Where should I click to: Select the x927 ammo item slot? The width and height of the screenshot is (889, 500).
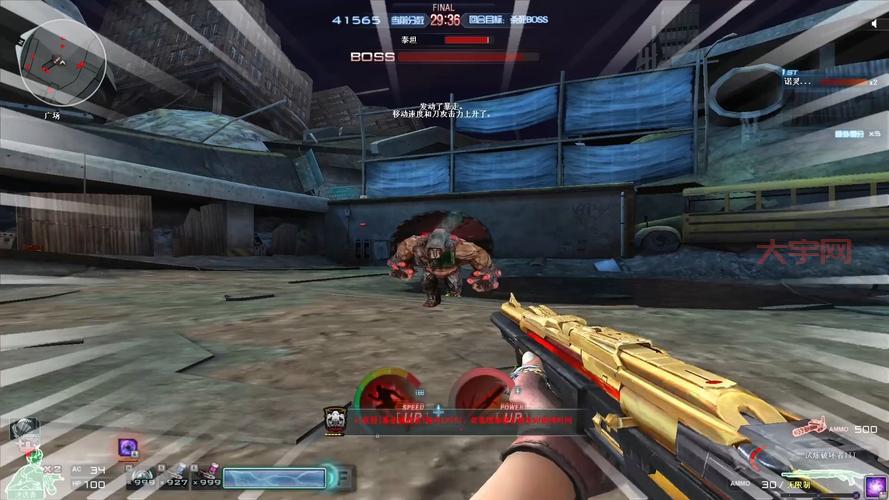coord(177,471)
